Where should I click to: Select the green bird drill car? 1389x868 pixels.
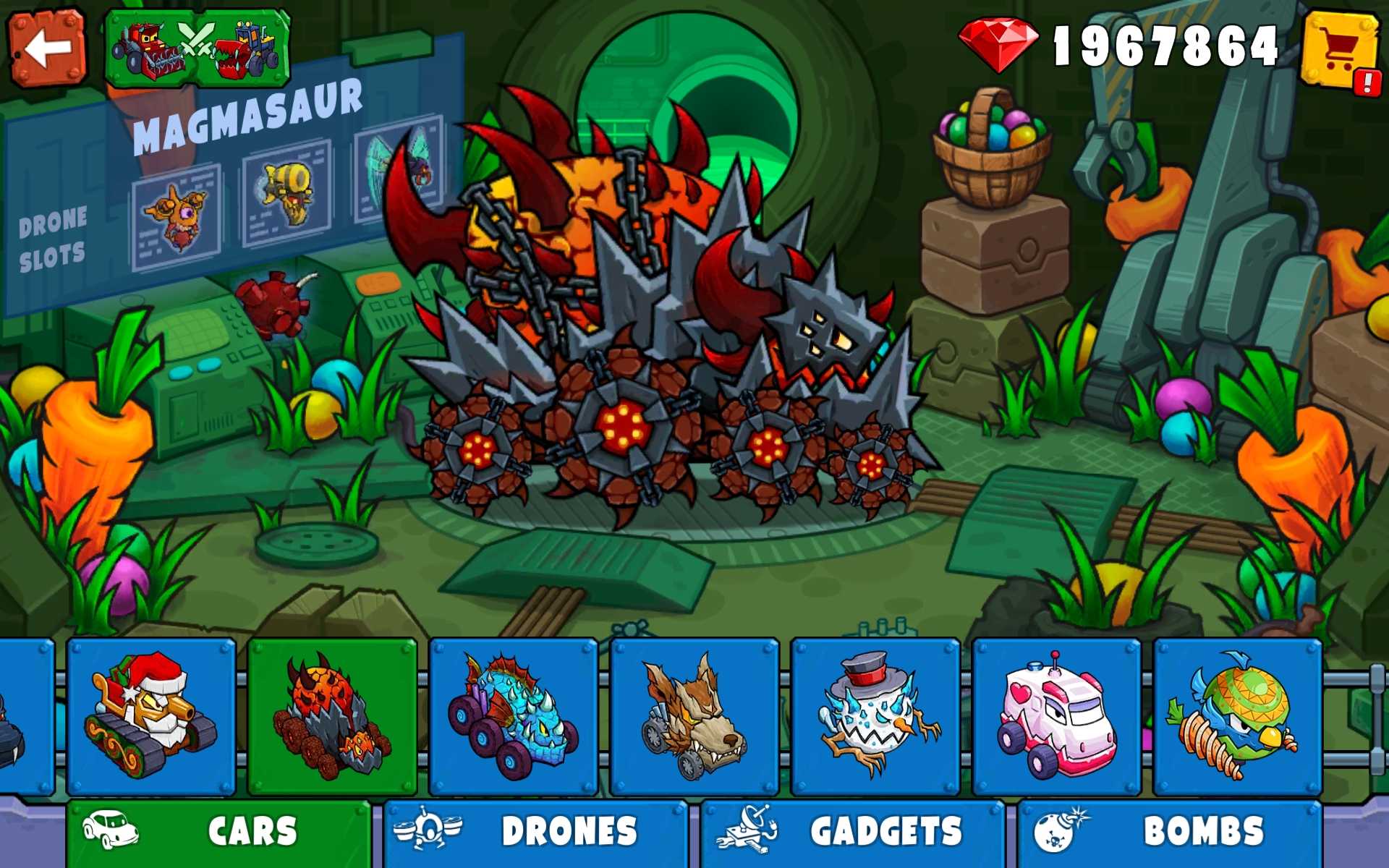click(x=1237, y=716)
